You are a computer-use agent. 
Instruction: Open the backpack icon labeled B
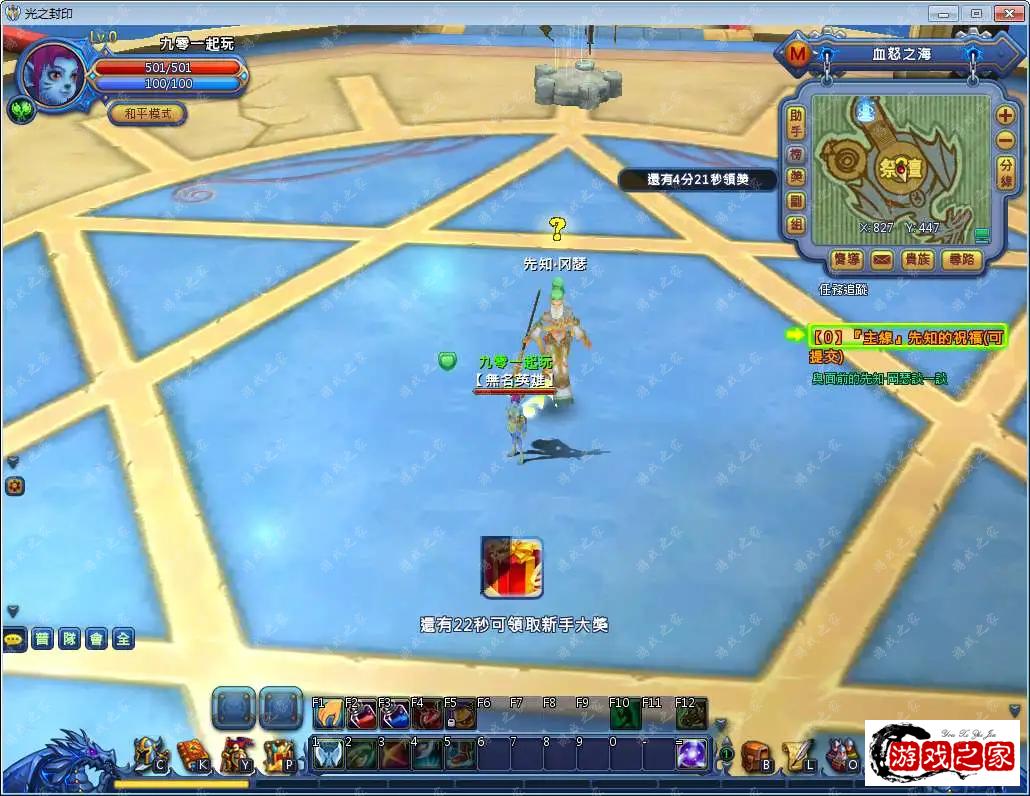(x=756, y=754)
